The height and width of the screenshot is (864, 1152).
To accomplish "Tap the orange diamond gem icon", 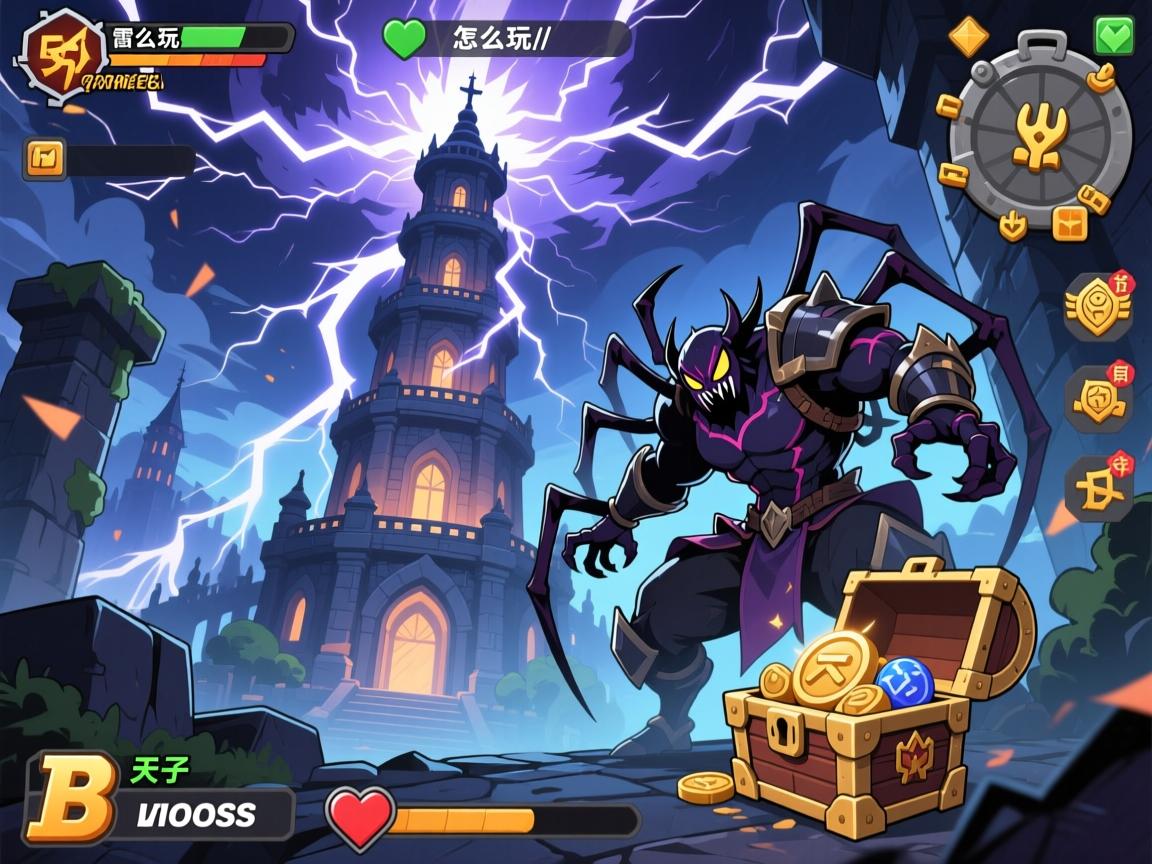I will point(967,36).
